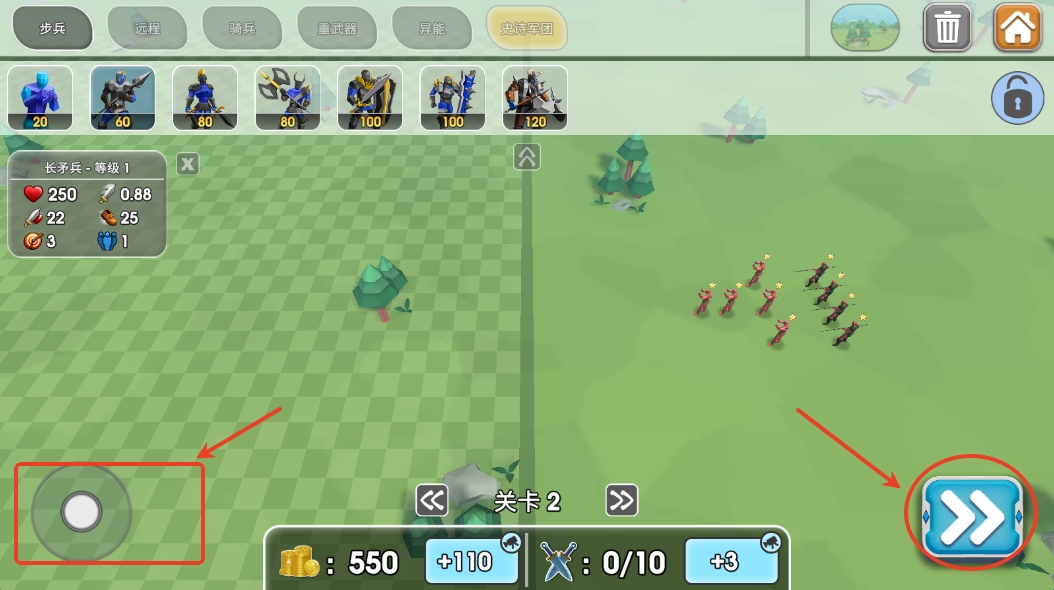This screenshot has height=590, width=1054.
Task: Pick the double-axe unit costing 80
Action: click(x=288, y=98)
